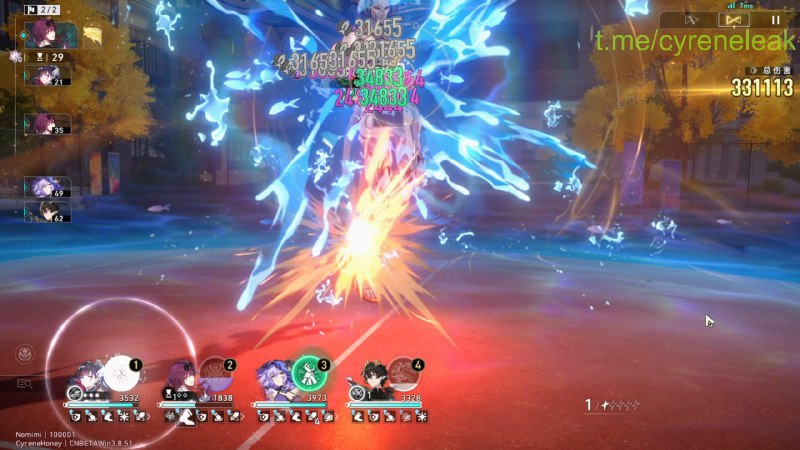Pause the battle
The width and height of the screenshot is (800, 450).
coord(775,18)
